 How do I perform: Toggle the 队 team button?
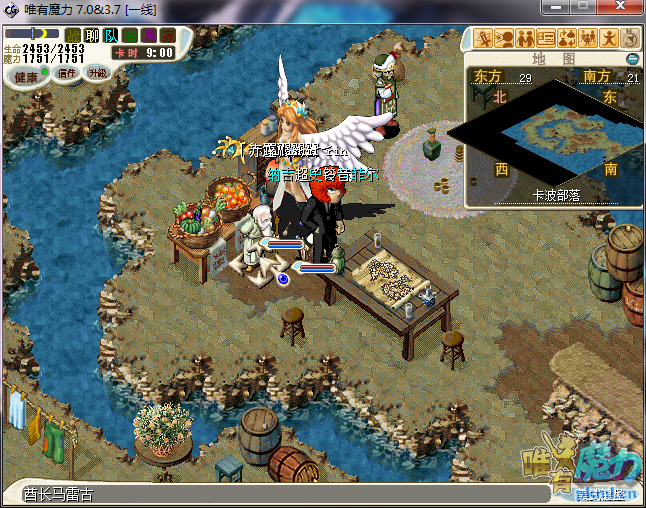[x=110, y=35]
